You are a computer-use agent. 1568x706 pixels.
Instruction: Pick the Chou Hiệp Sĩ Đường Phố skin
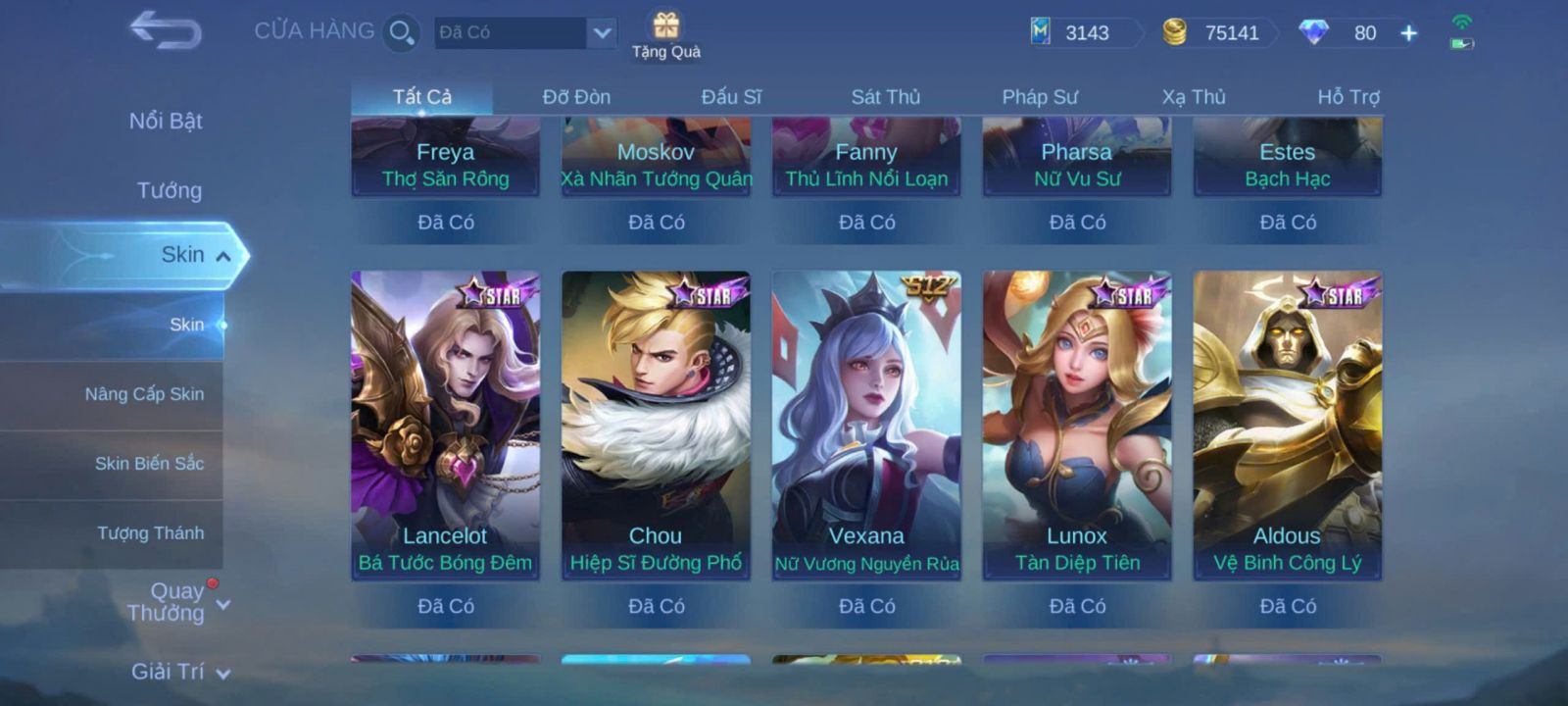(x=656, y=425)
